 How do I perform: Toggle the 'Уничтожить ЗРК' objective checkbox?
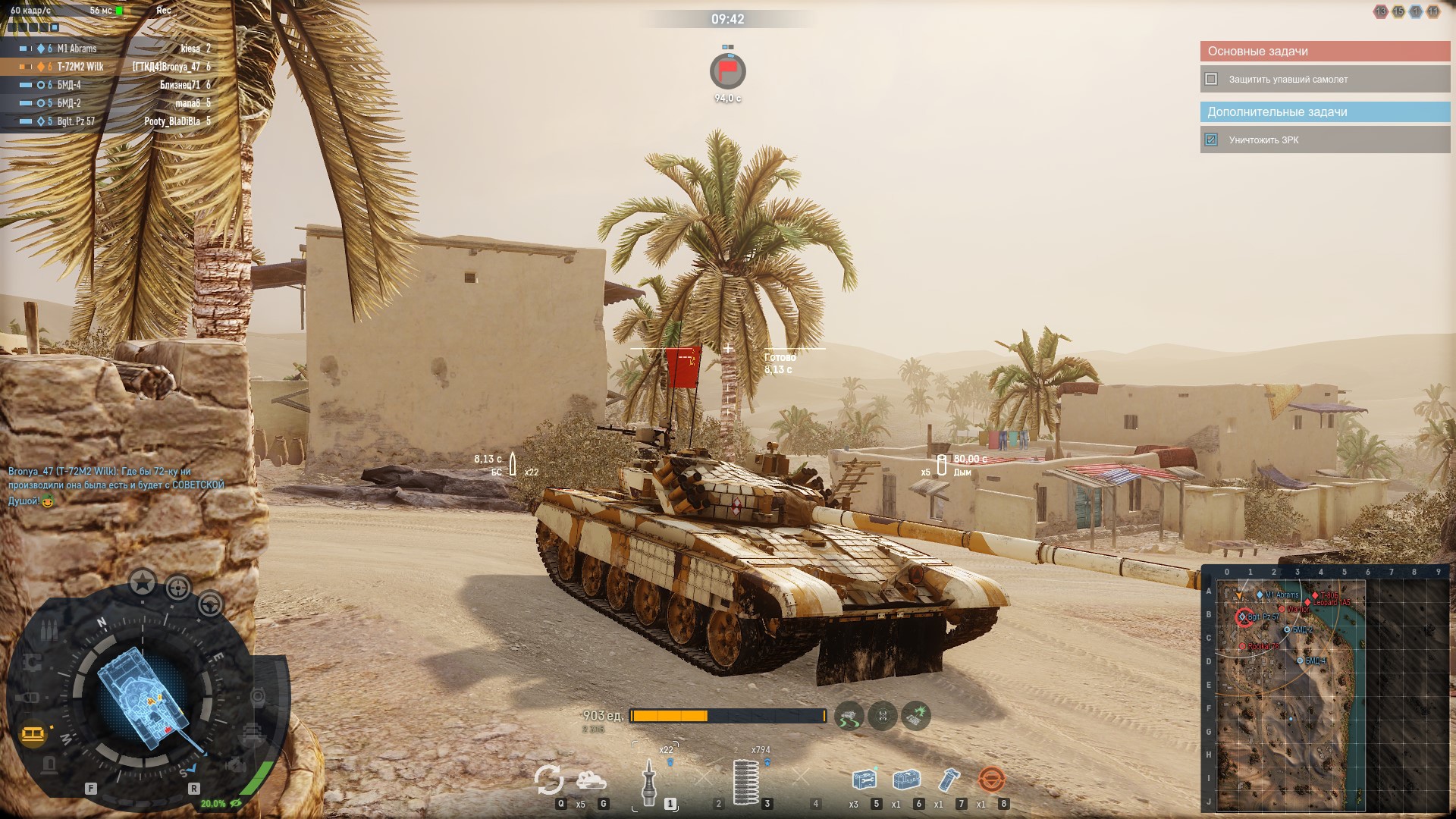click(x=1211, y=140)
